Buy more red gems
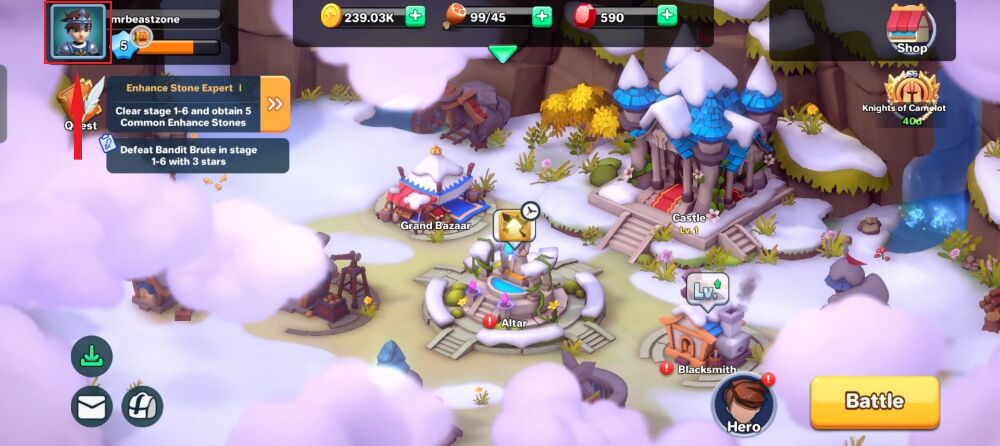 [x=667, y=16]
